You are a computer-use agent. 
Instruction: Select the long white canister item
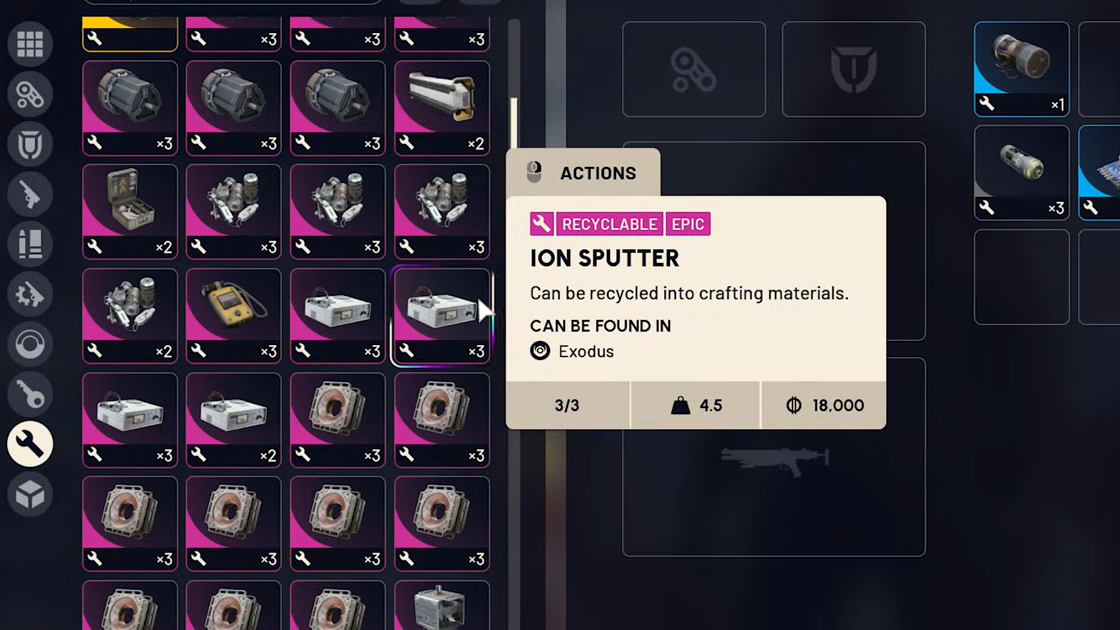point(441,107)
